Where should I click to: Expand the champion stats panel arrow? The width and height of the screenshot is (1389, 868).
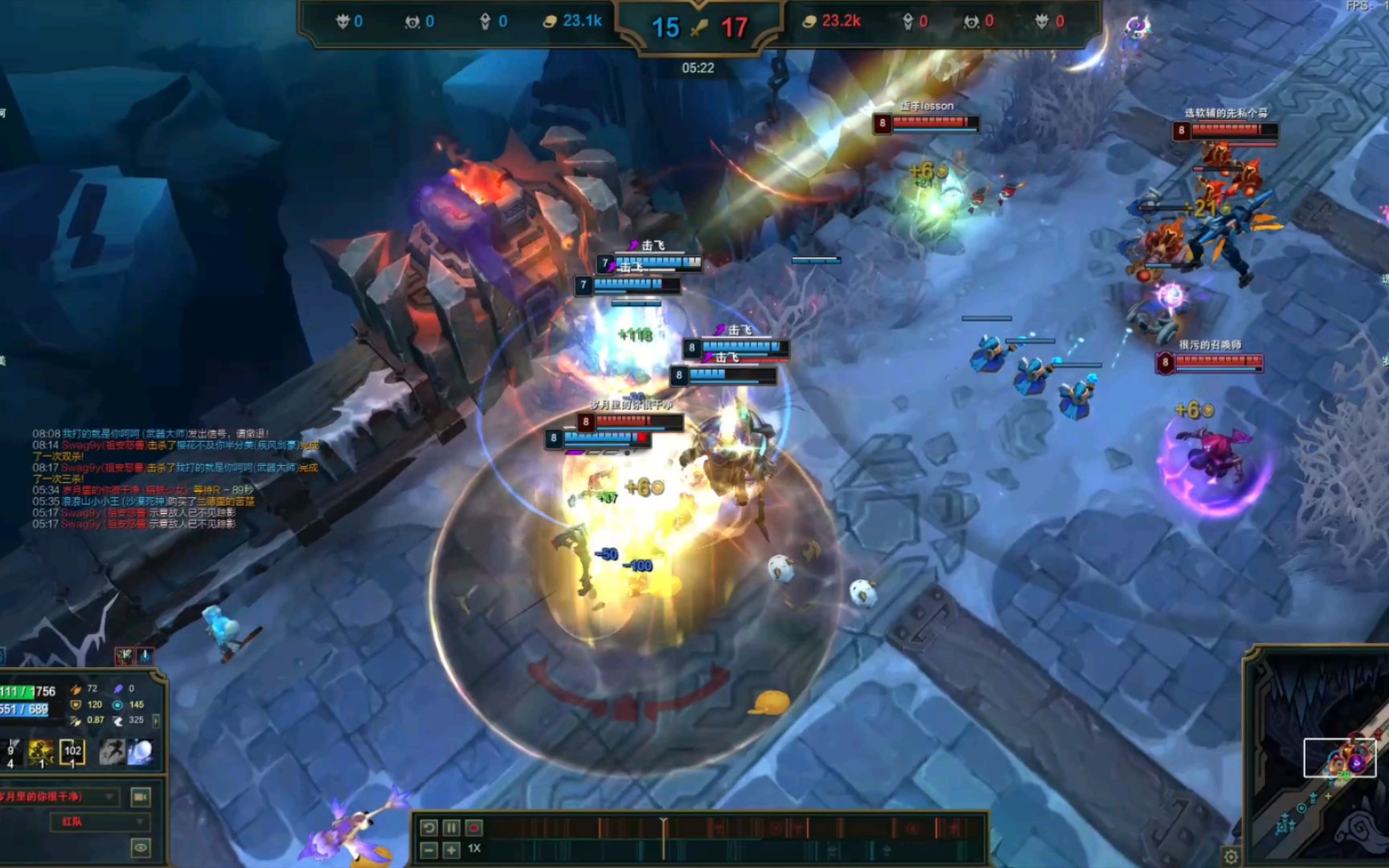point(156,720)
